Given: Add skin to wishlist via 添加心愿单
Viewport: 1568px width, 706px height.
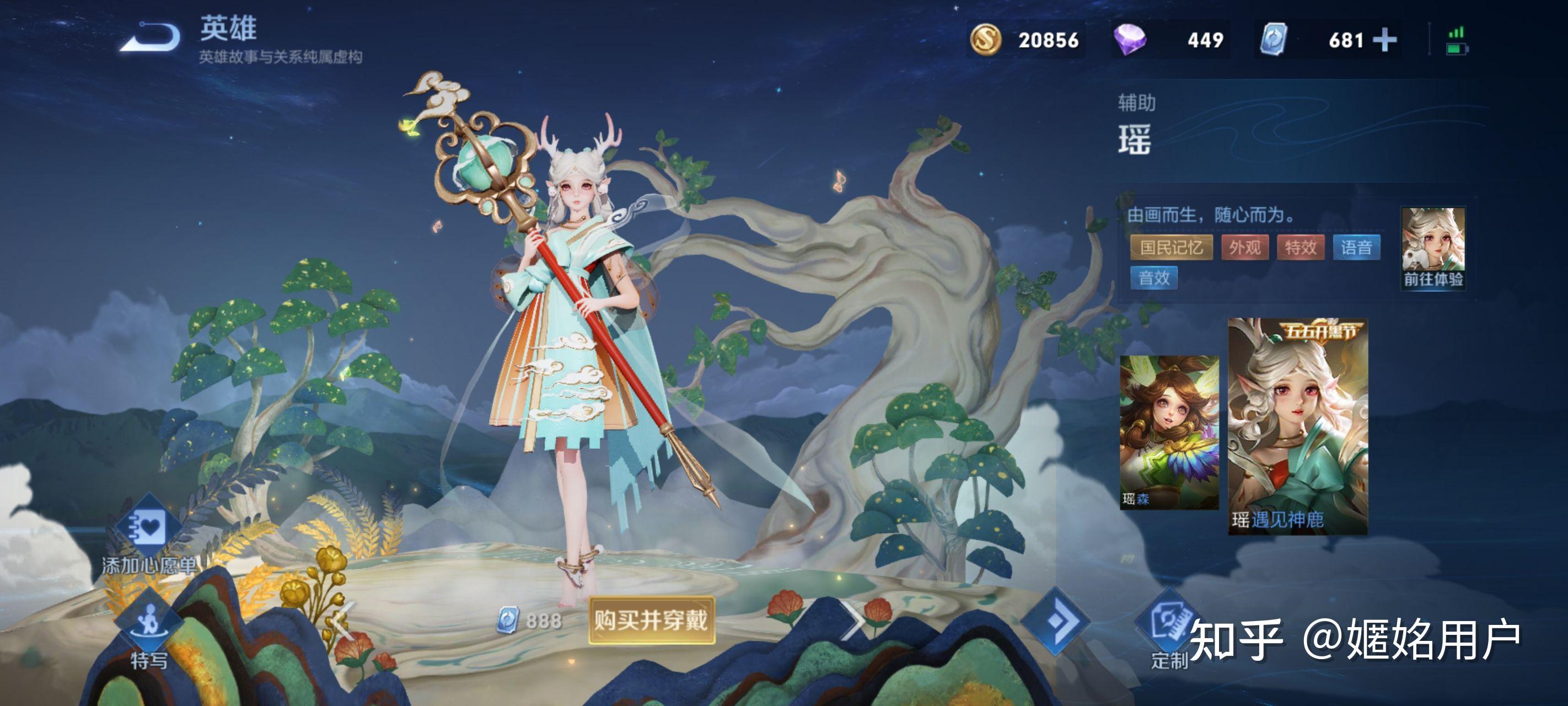Looking at the screenshot, I should point(148,536).
